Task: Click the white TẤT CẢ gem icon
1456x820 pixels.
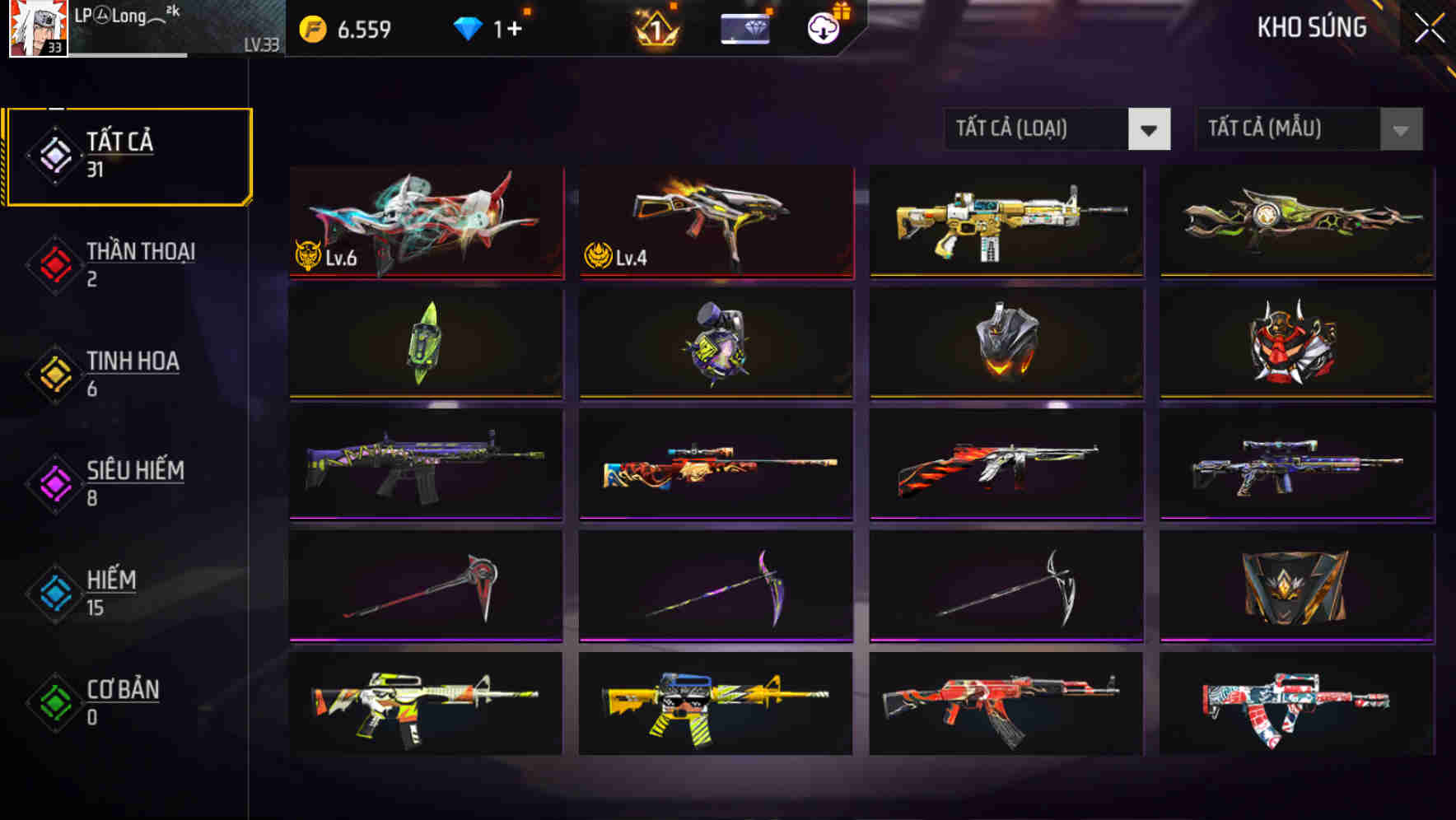Action: [x=54, y=154]
